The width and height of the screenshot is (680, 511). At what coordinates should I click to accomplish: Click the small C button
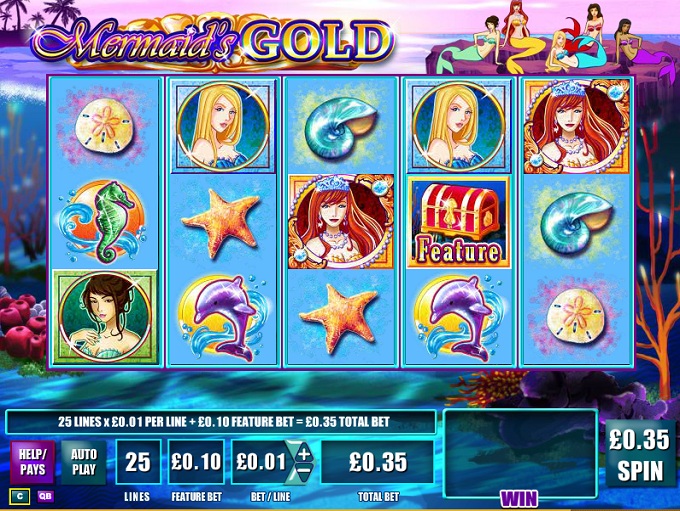pyautogui.click(x=19, y=496)
